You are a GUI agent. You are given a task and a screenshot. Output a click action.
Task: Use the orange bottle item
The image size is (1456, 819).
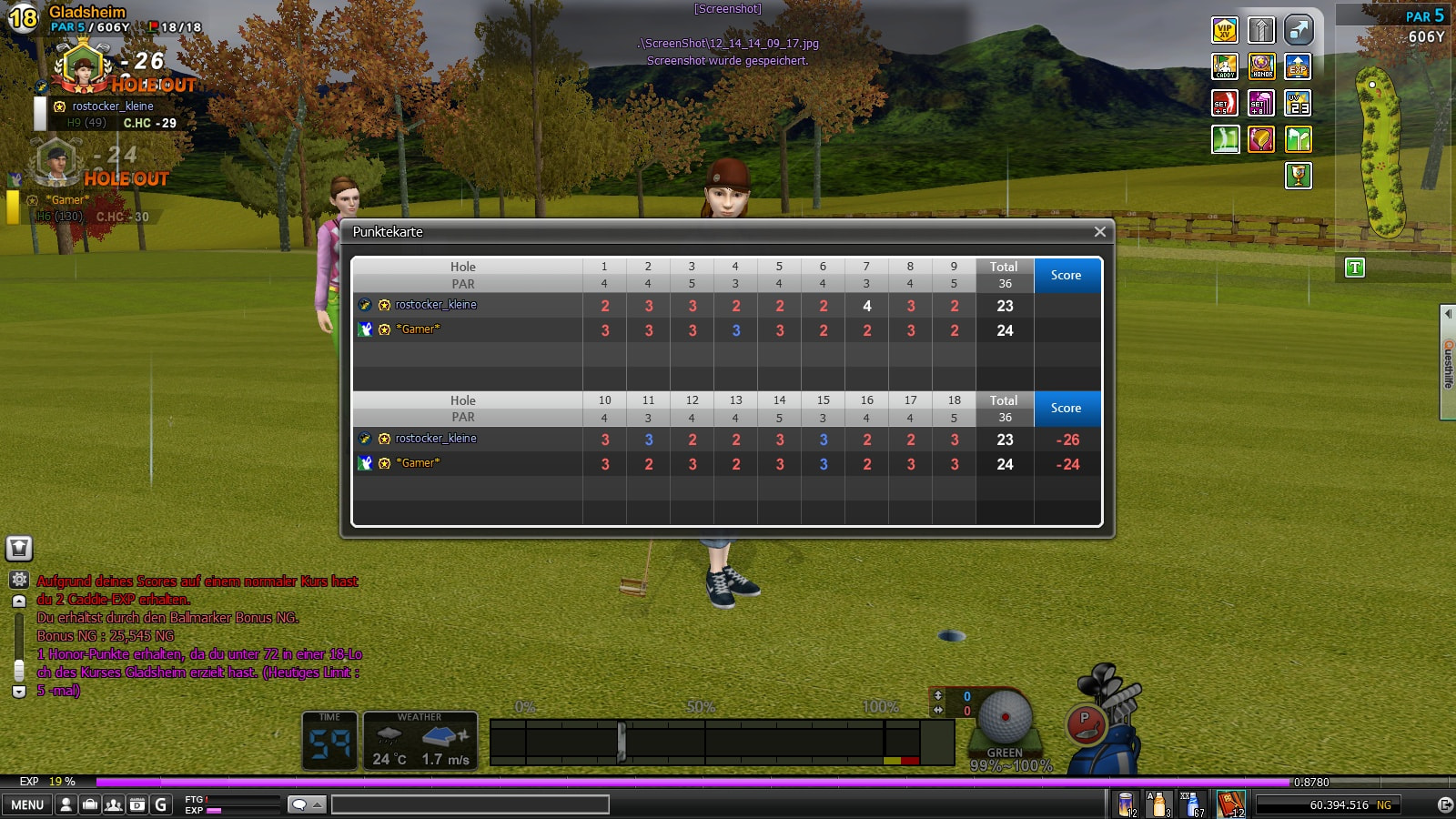click(1158, 804)
